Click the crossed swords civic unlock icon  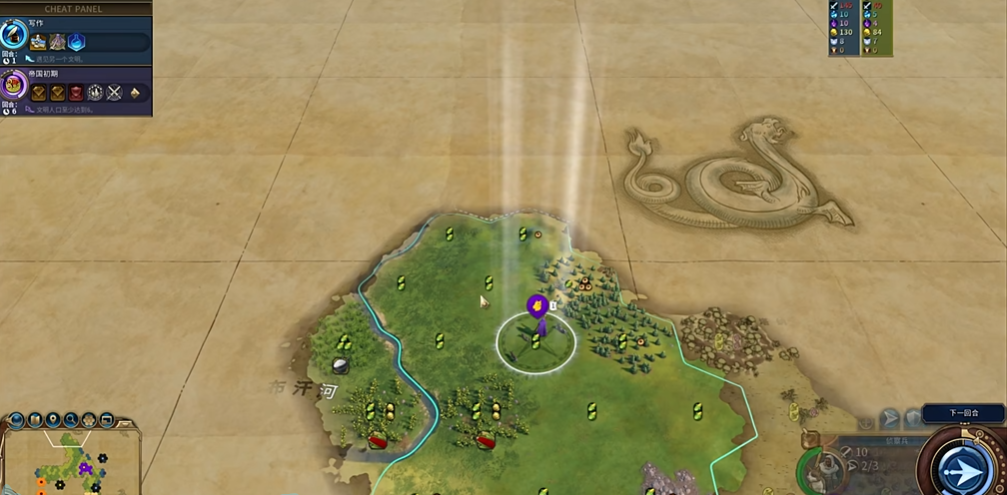(114, 93)
